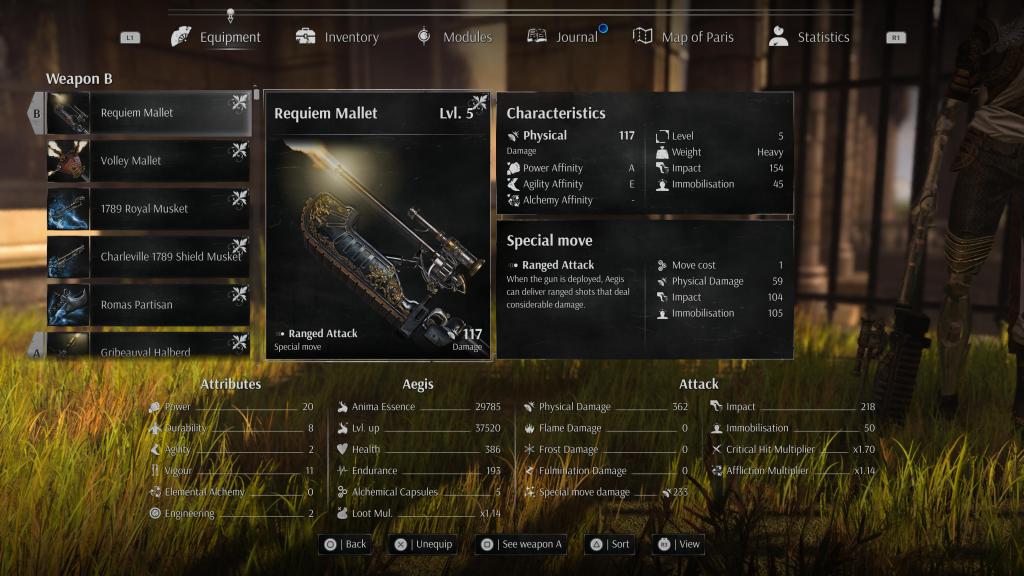The width and height of the screenshot is (1024, 576).
Task: Select Requiem Mallet in the weapon list
Action: [148, 113]
